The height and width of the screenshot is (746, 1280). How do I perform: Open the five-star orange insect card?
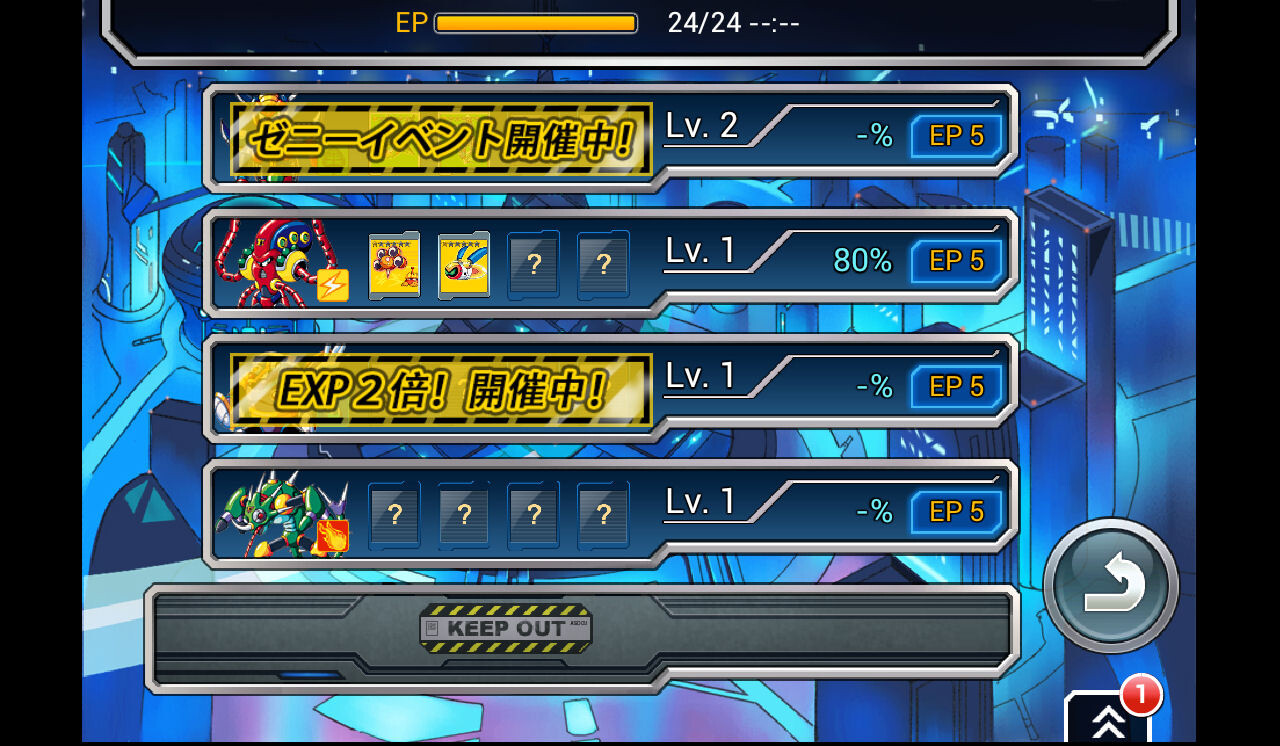(394, 264)
